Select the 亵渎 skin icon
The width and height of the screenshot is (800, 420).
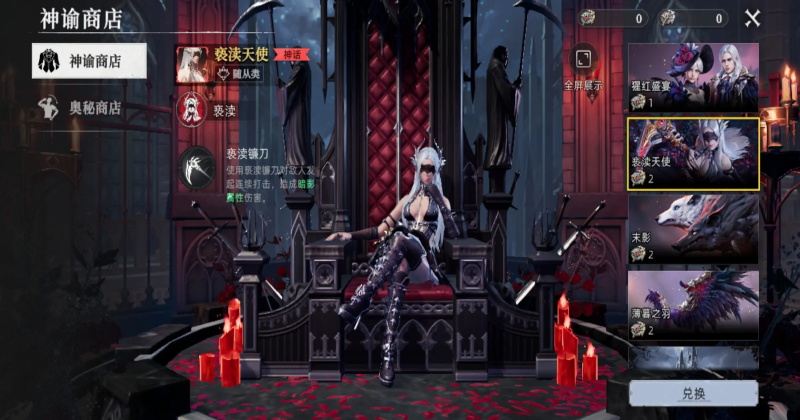coord(192,108)
